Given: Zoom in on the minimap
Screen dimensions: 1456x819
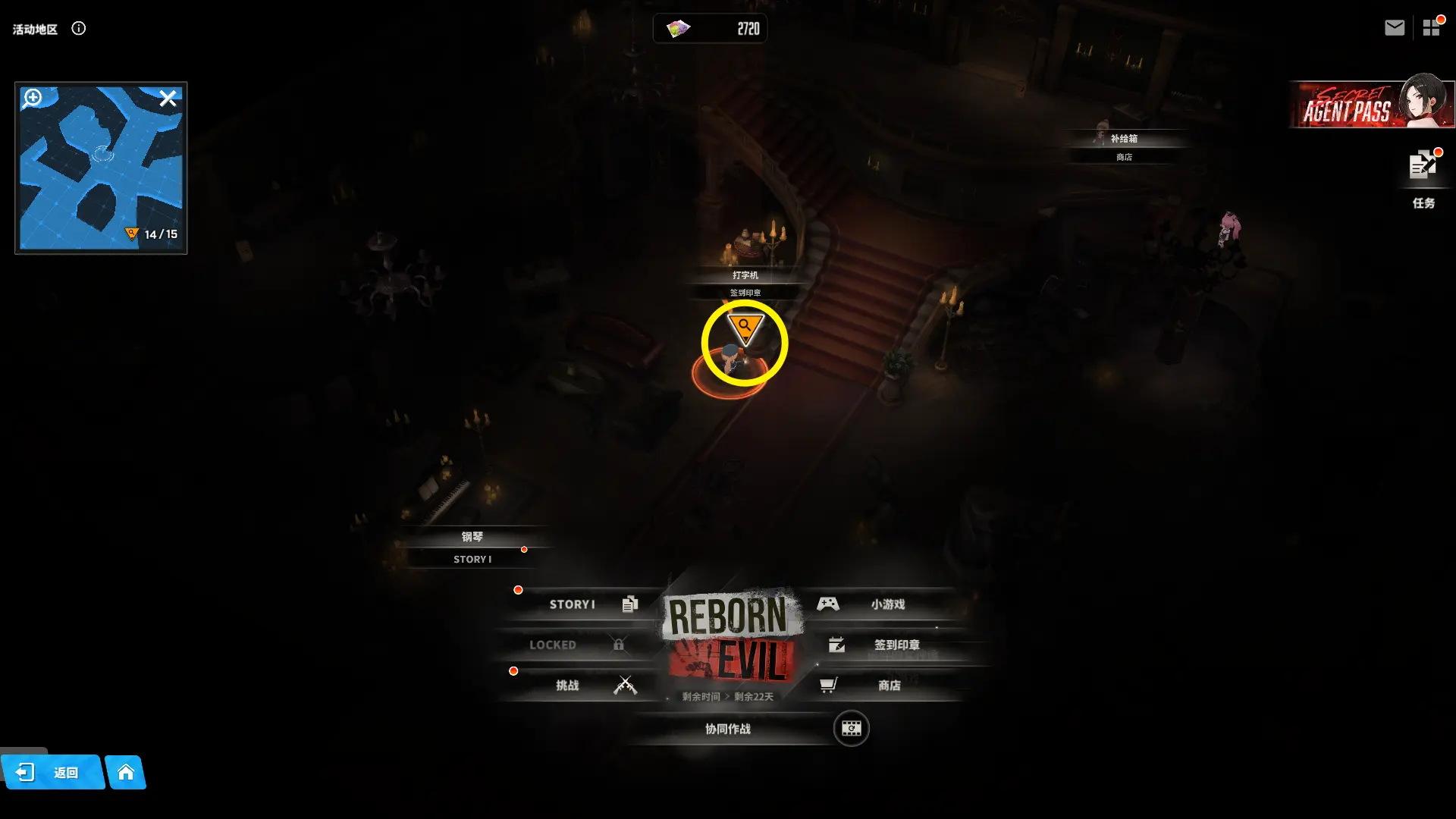Looking at the screenshot, I should click(x=33, y=98).
